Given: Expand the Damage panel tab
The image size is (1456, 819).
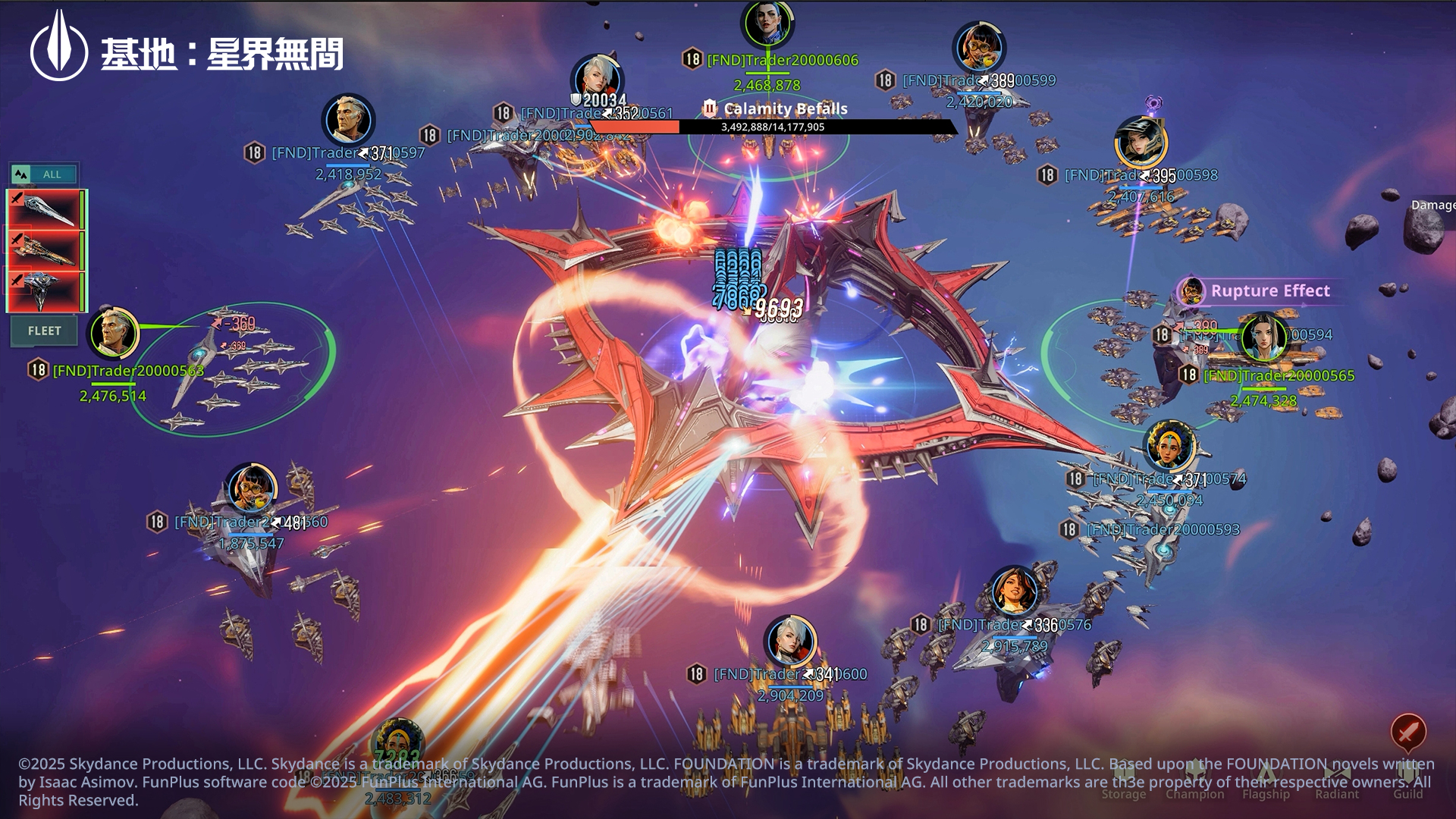Looking at the screenshot, I should click(1432, 205).
